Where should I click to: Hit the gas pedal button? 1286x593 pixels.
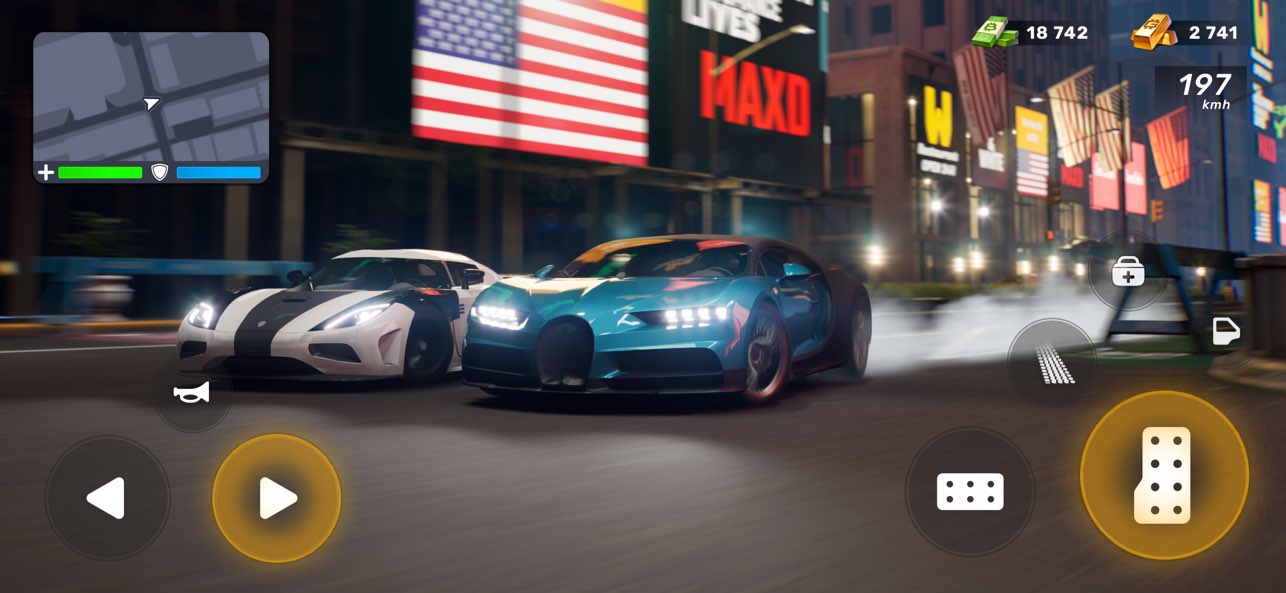[1164, 476]
